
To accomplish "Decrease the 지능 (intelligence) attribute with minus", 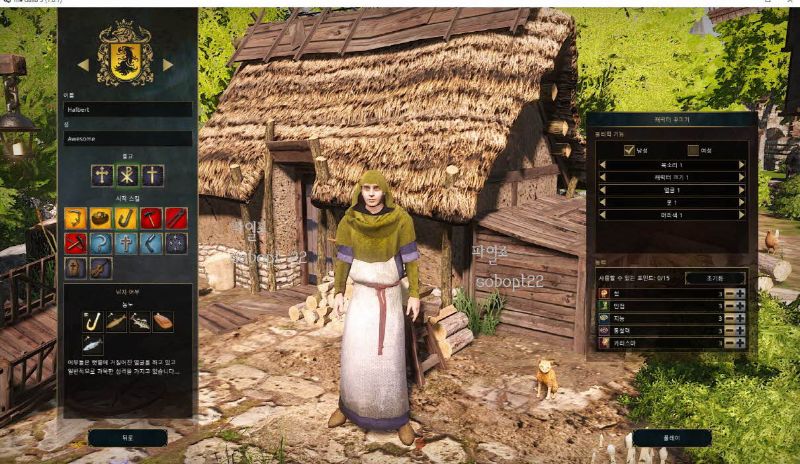I will 728,318.
